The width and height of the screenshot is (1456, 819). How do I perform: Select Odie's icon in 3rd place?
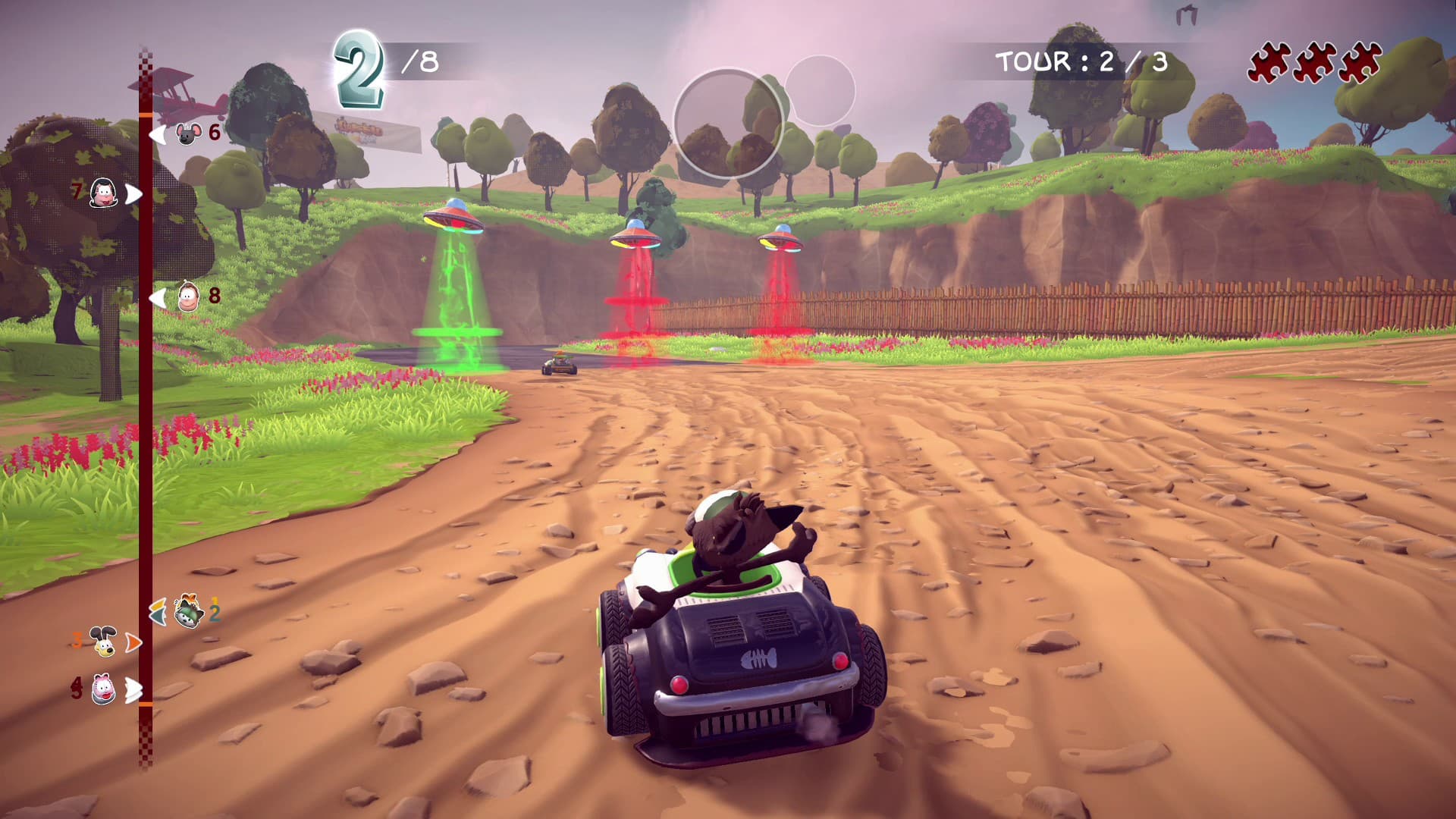pos(105,641)
